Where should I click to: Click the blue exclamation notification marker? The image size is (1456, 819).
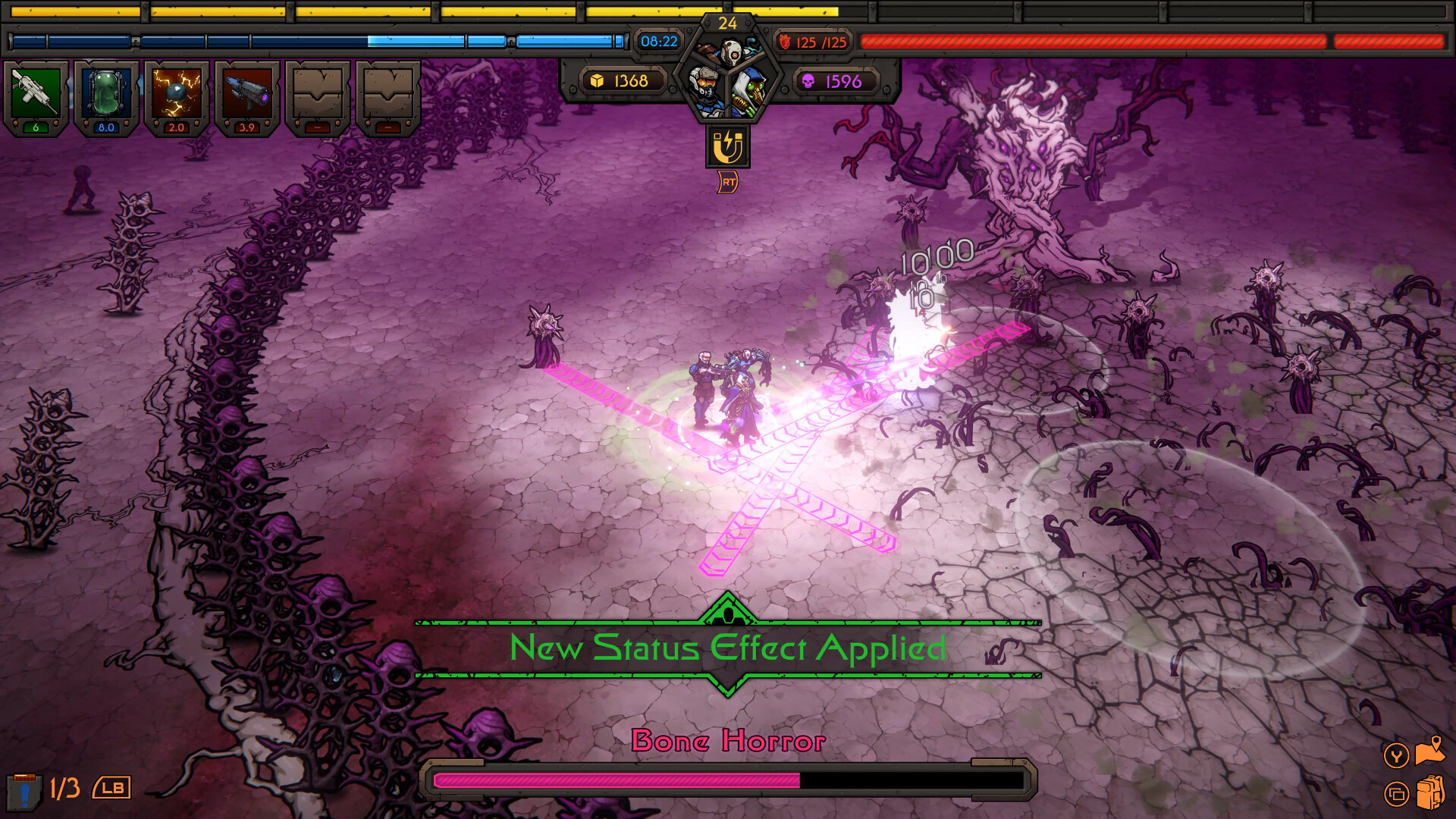[x=24, y=795]
